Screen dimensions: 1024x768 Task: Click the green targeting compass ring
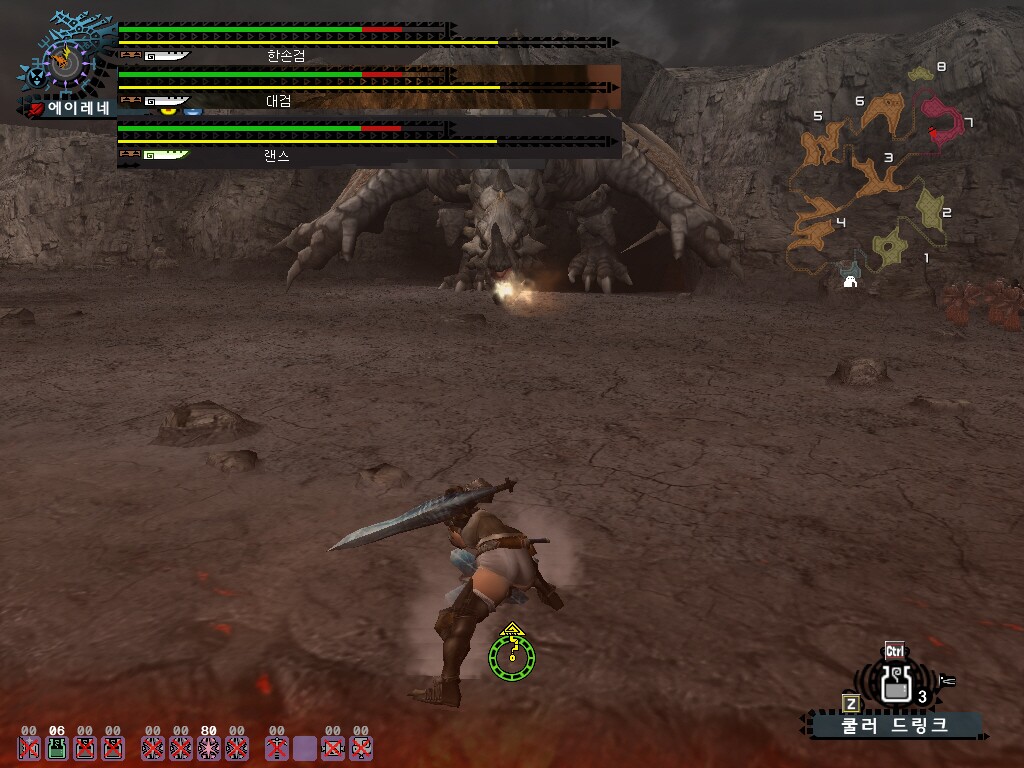[512, 655]
